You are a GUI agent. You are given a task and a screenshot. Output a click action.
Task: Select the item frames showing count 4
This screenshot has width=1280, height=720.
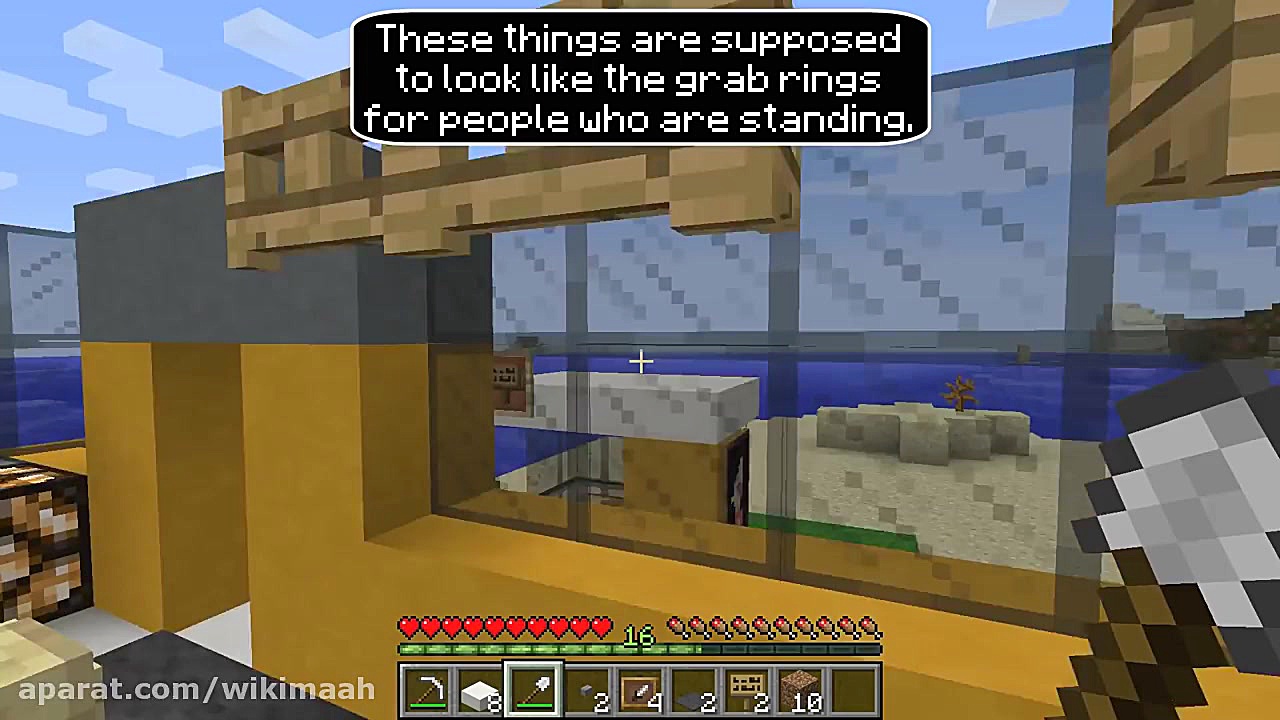(x=640, y=690)
